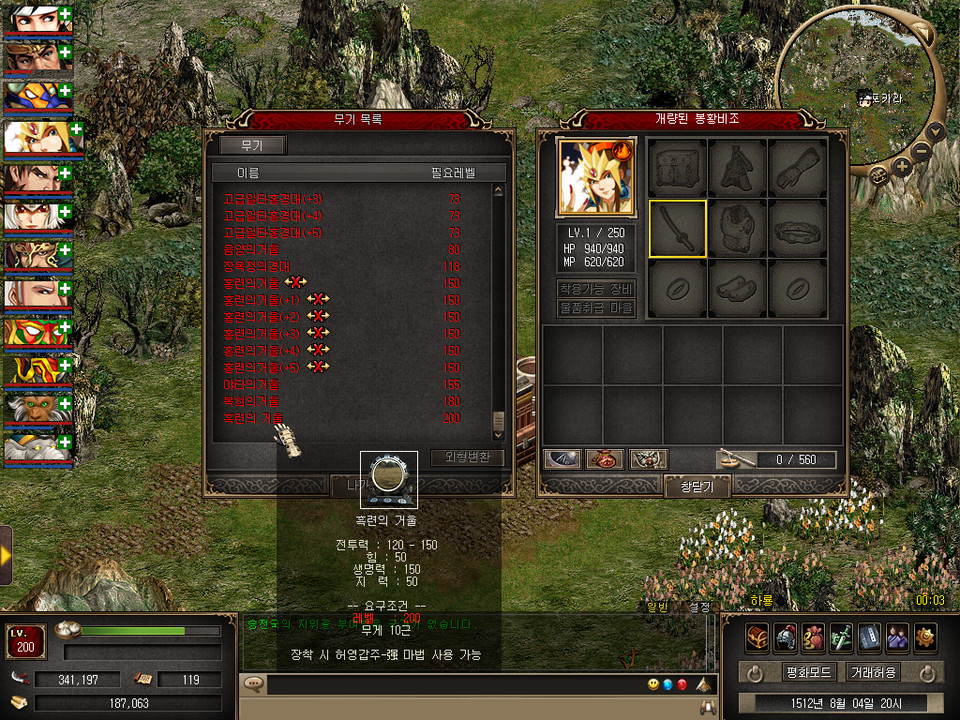
Task: Click the 물품취급 마을 button
Action: pos(595,308)
